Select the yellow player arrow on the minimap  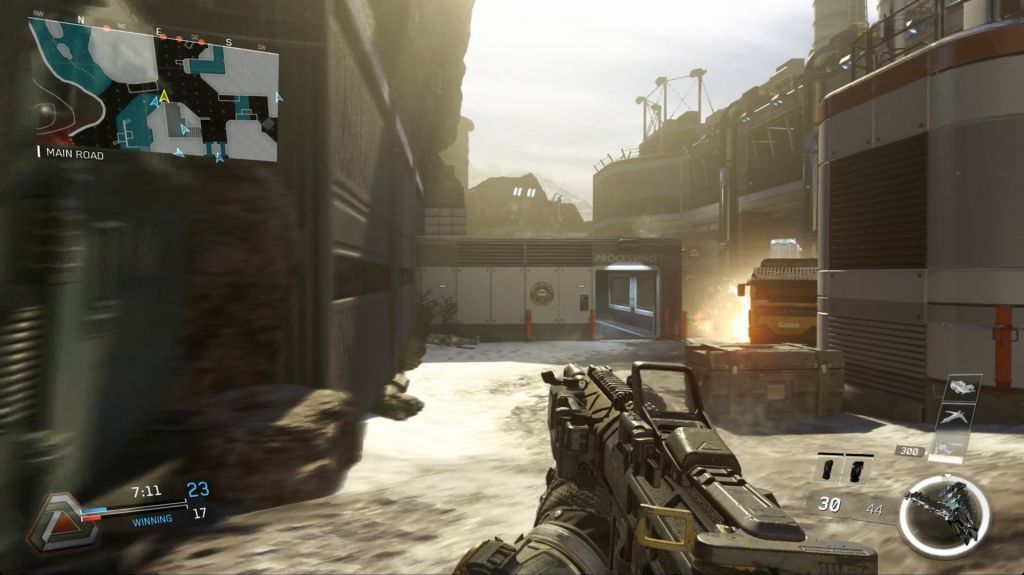164,97
